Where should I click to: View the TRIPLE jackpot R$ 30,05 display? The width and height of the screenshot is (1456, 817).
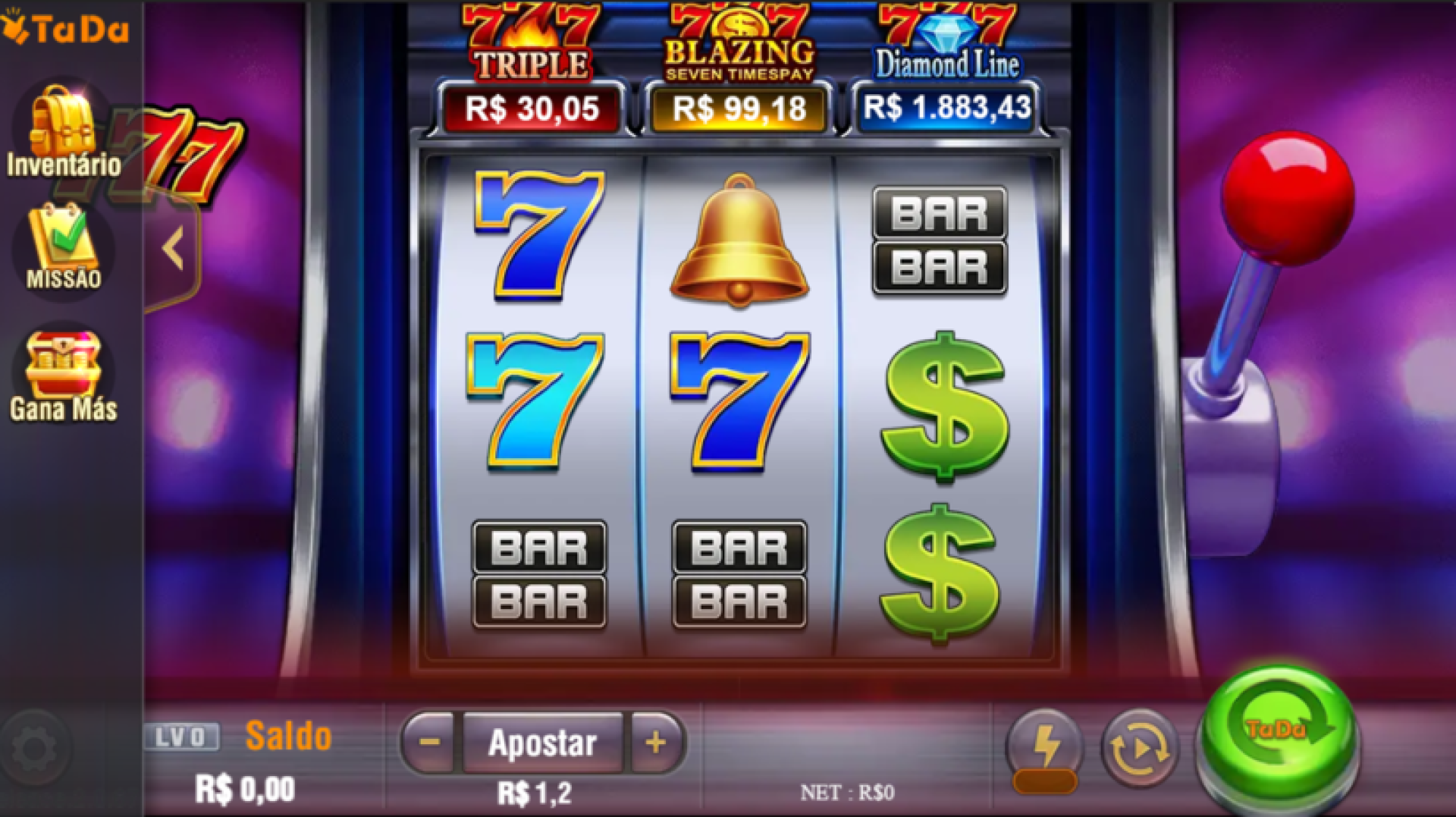click(531, 108)
